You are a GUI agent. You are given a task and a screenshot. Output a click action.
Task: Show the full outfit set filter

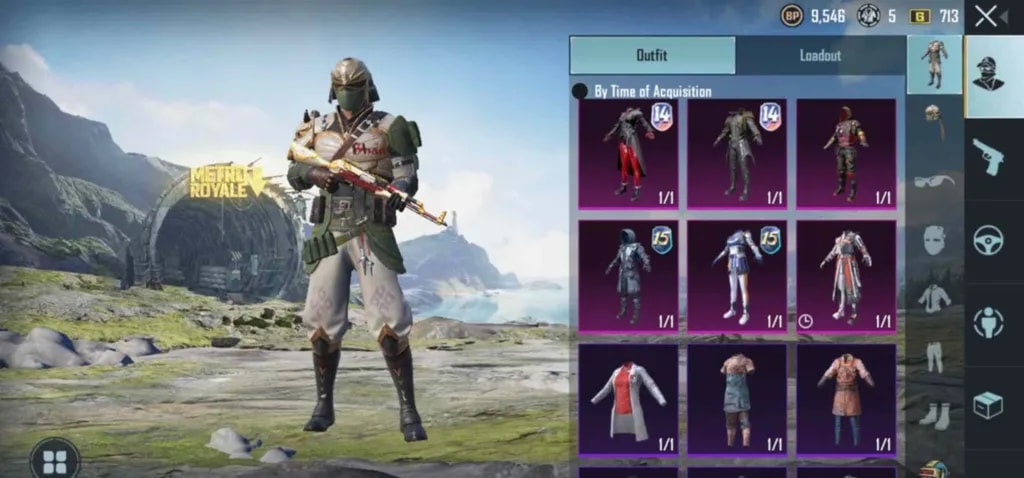click(x=934, y=64)
